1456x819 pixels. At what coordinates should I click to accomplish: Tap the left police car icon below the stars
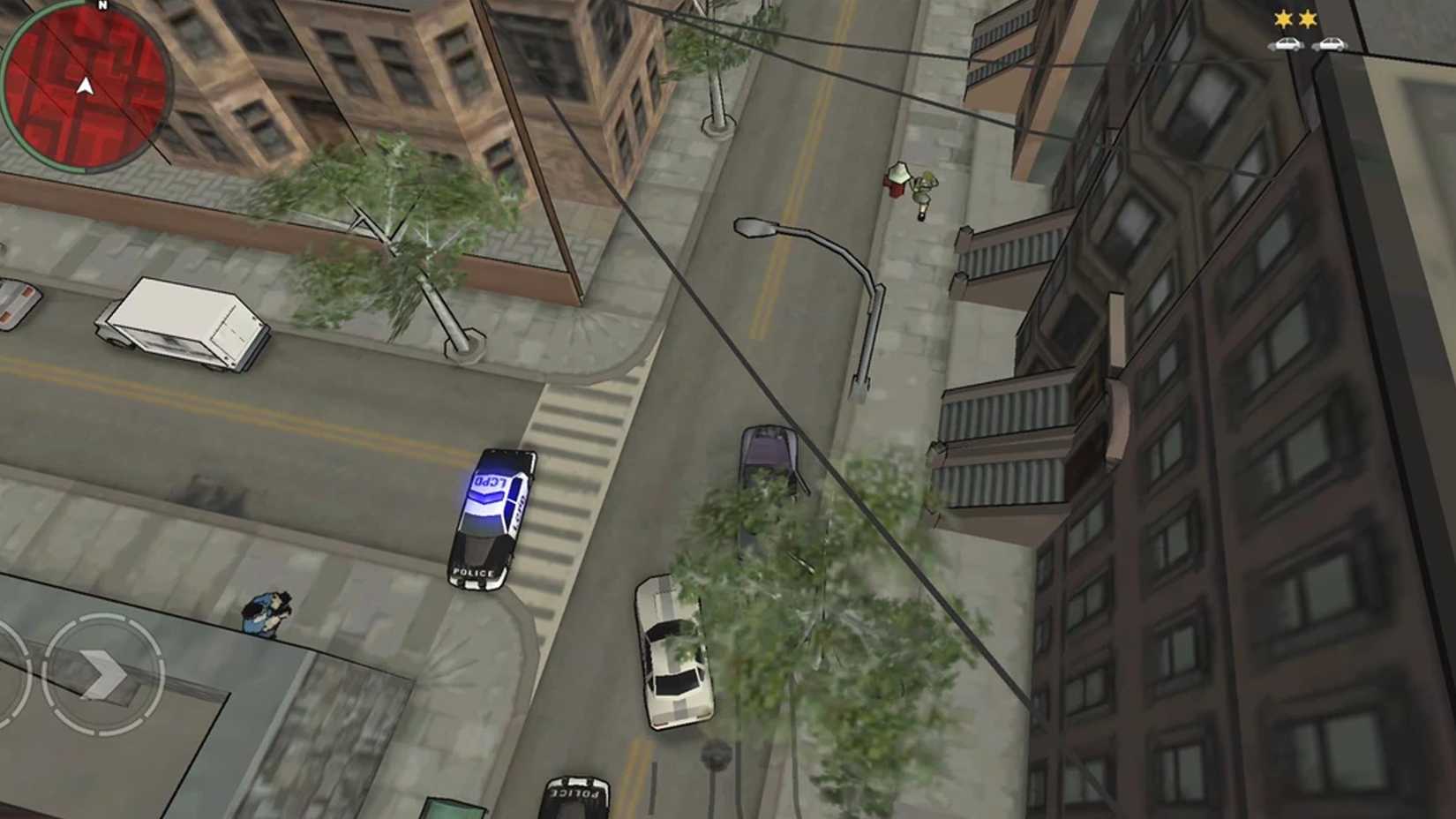pos(1287,42)
